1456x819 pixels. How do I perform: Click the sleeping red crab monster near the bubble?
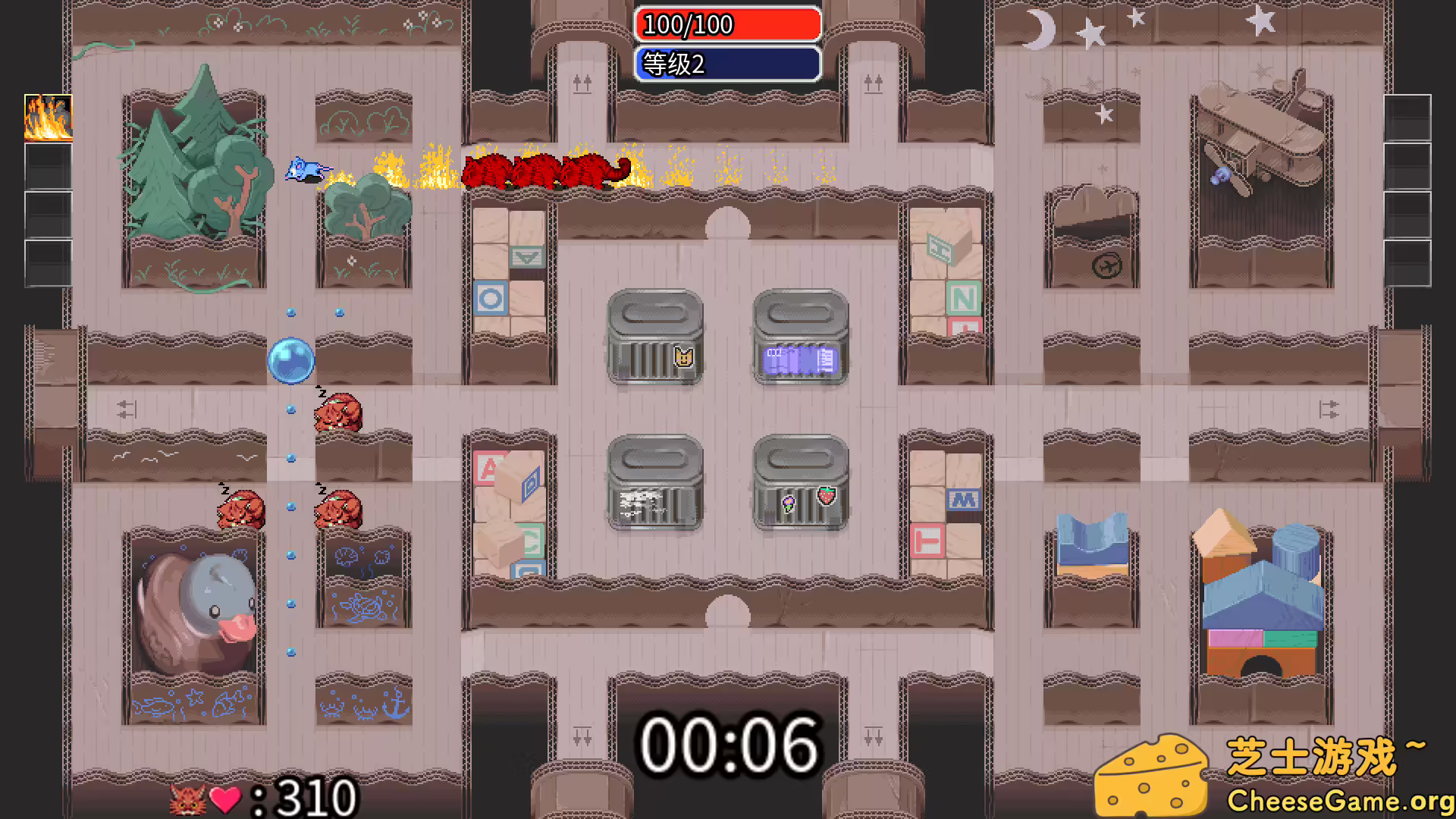point(337,413)
